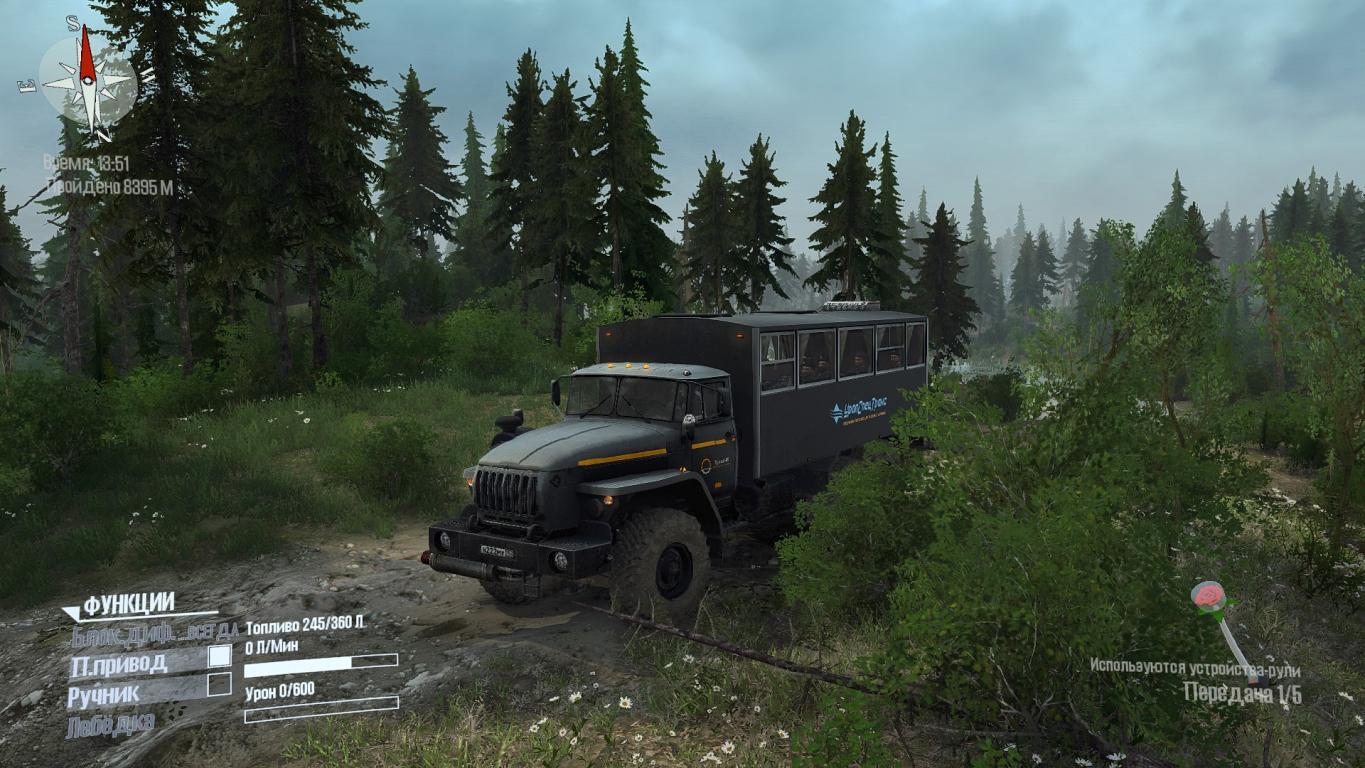Toggle the Ручник handbrake checkbox
The width and height of the screenshot is (1365, 768).
[219, 685]
